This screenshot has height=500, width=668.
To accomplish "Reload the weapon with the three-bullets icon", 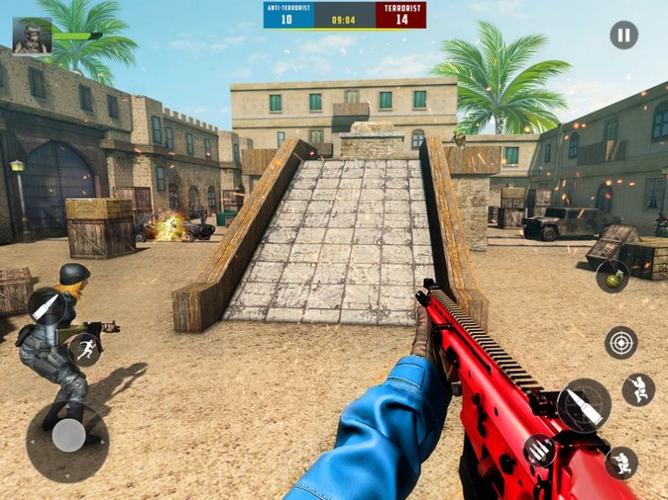I will pyautogui.click(x=540, y=451).
